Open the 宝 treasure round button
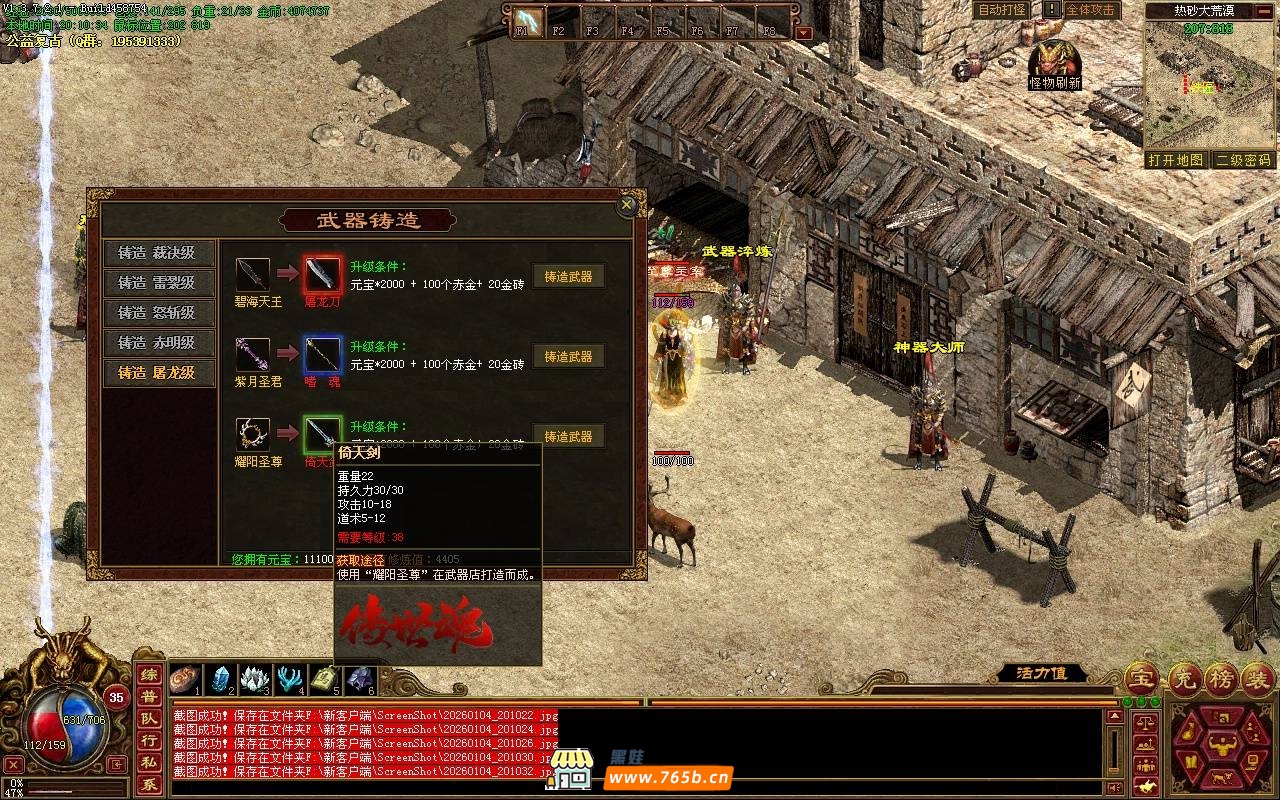Viewport: 1280px width, 800px height. pos(1141,678)
